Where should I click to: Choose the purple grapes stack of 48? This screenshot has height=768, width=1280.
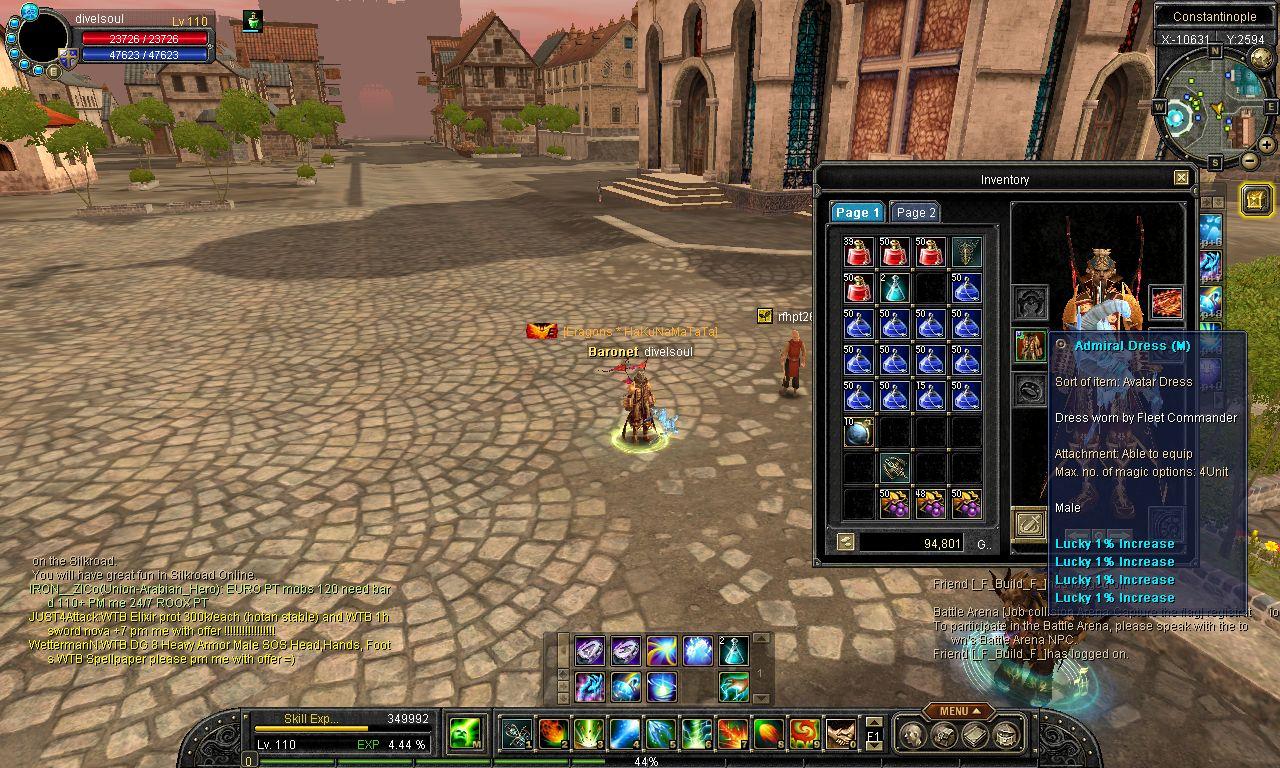tap(930, 504)
